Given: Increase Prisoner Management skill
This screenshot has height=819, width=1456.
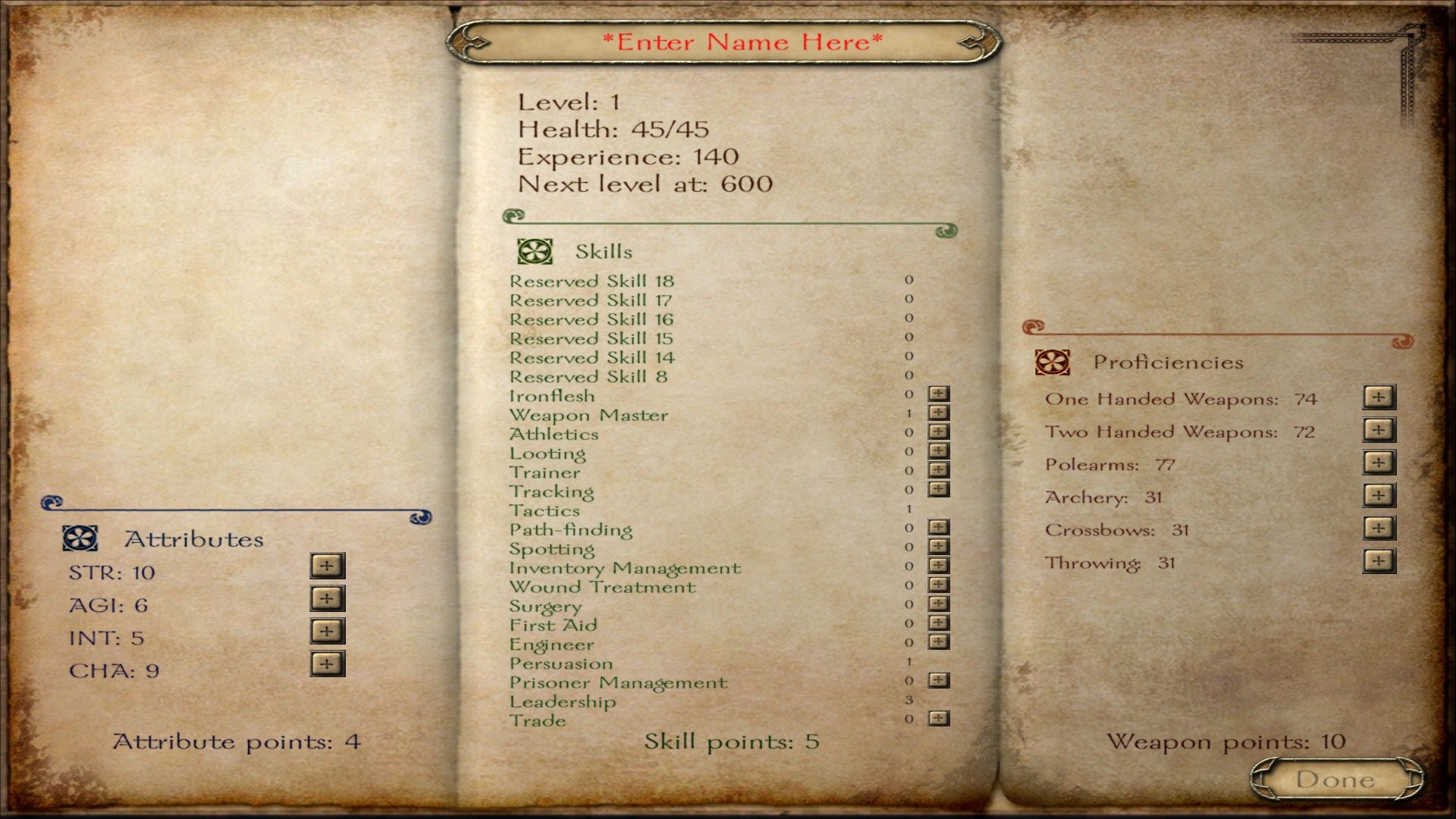Looking at the screenshot, I should coord(939,680).
